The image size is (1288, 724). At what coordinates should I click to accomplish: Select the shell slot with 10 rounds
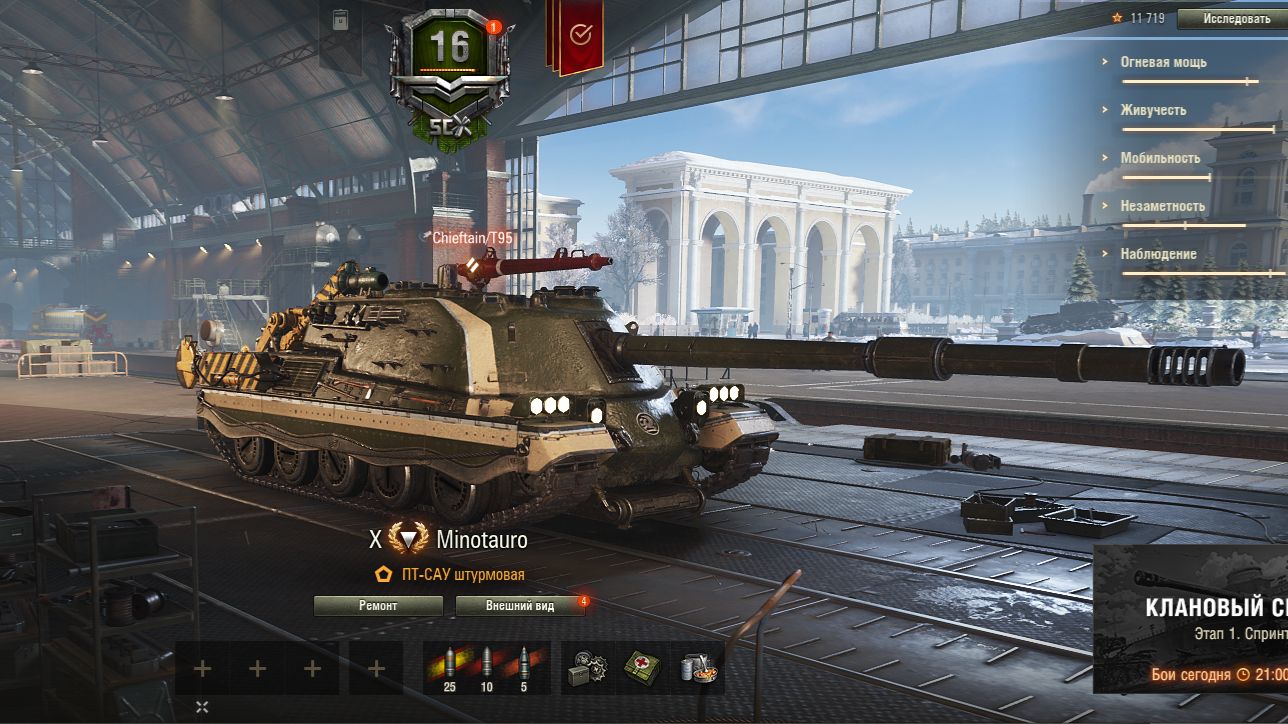[x=487, y=668]
